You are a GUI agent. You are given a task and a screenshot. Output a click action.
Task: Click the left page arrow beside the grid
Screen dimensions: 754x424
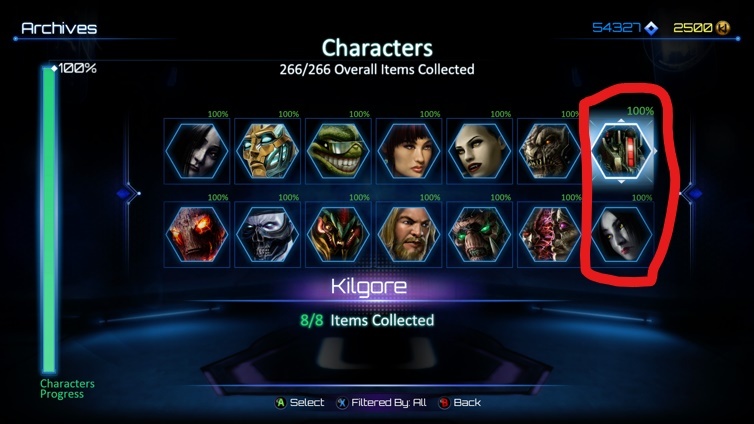tap(127, 193)
